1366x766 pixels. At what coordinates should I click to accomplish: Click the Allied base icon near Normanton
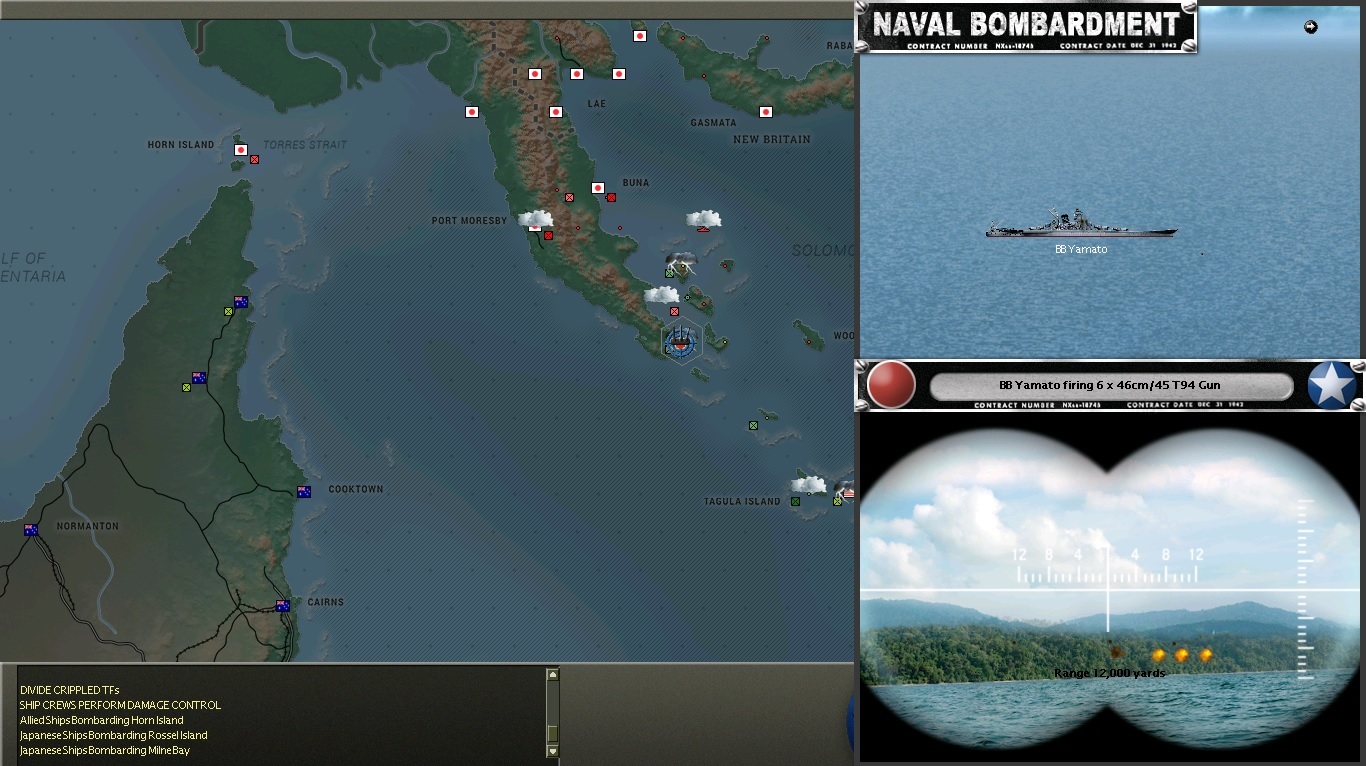click(31, 531)
